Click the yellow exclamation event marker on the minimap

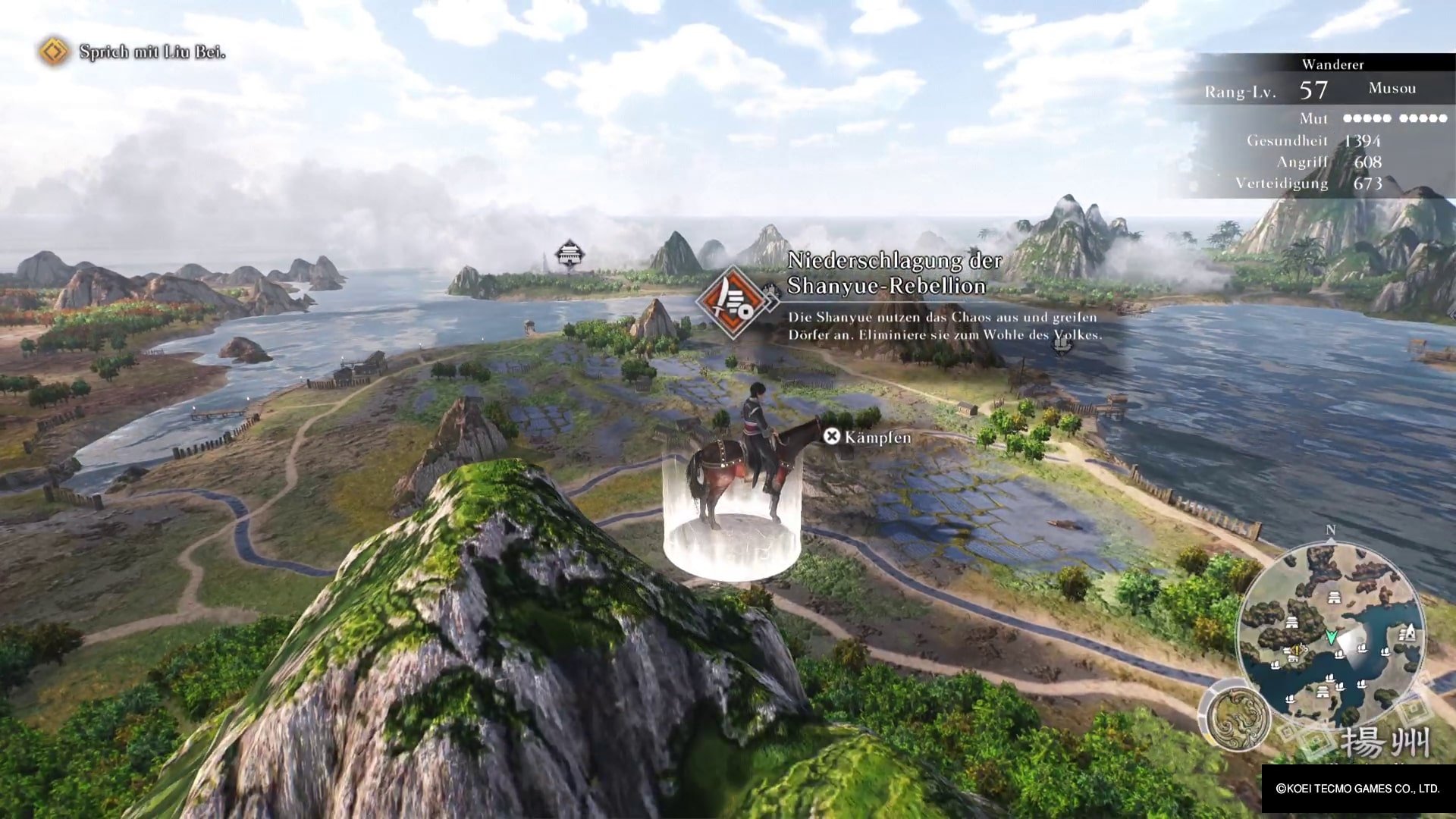click(1295, 651)
